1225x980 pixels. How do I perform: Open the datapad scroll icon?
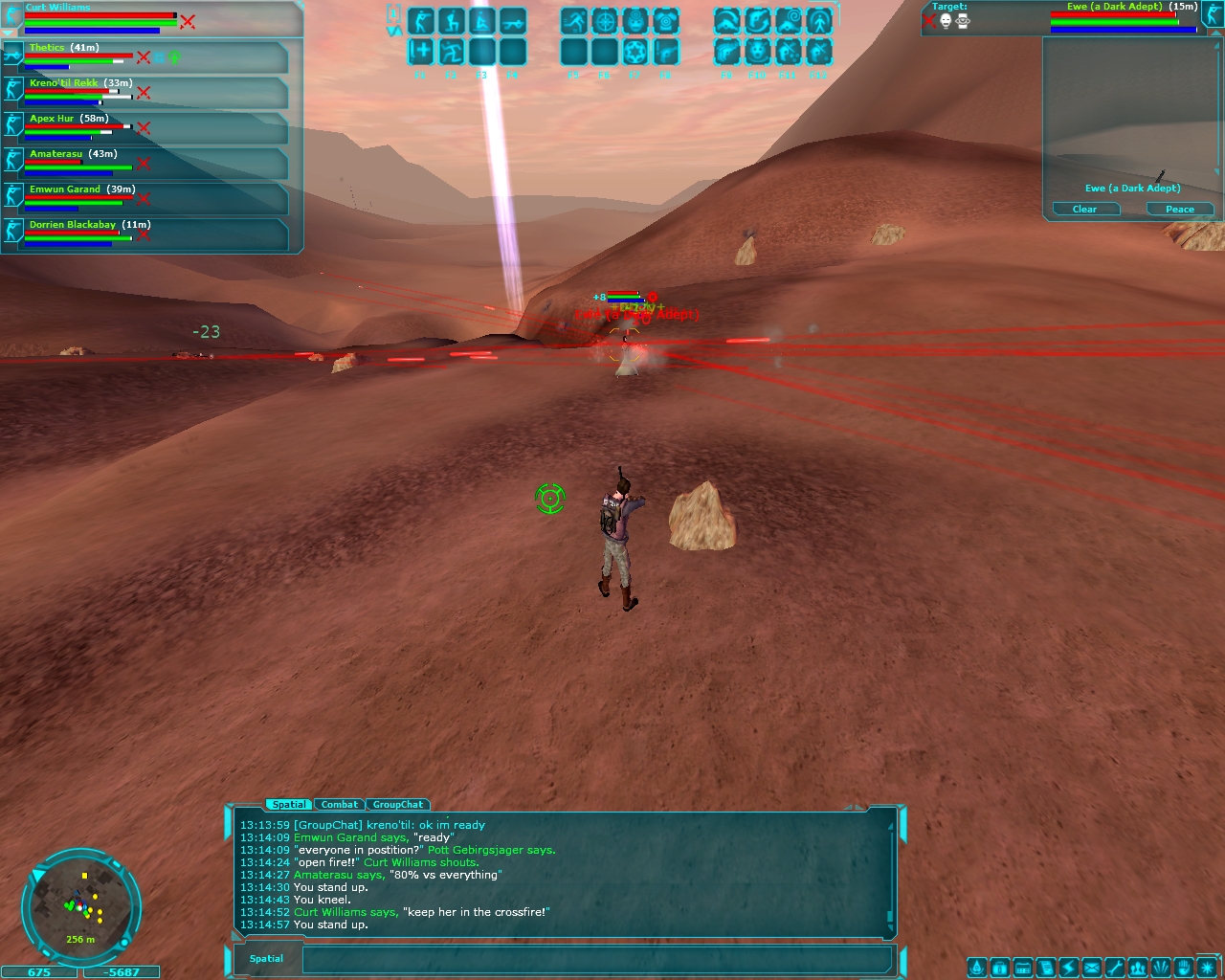tap(1046, 968)
